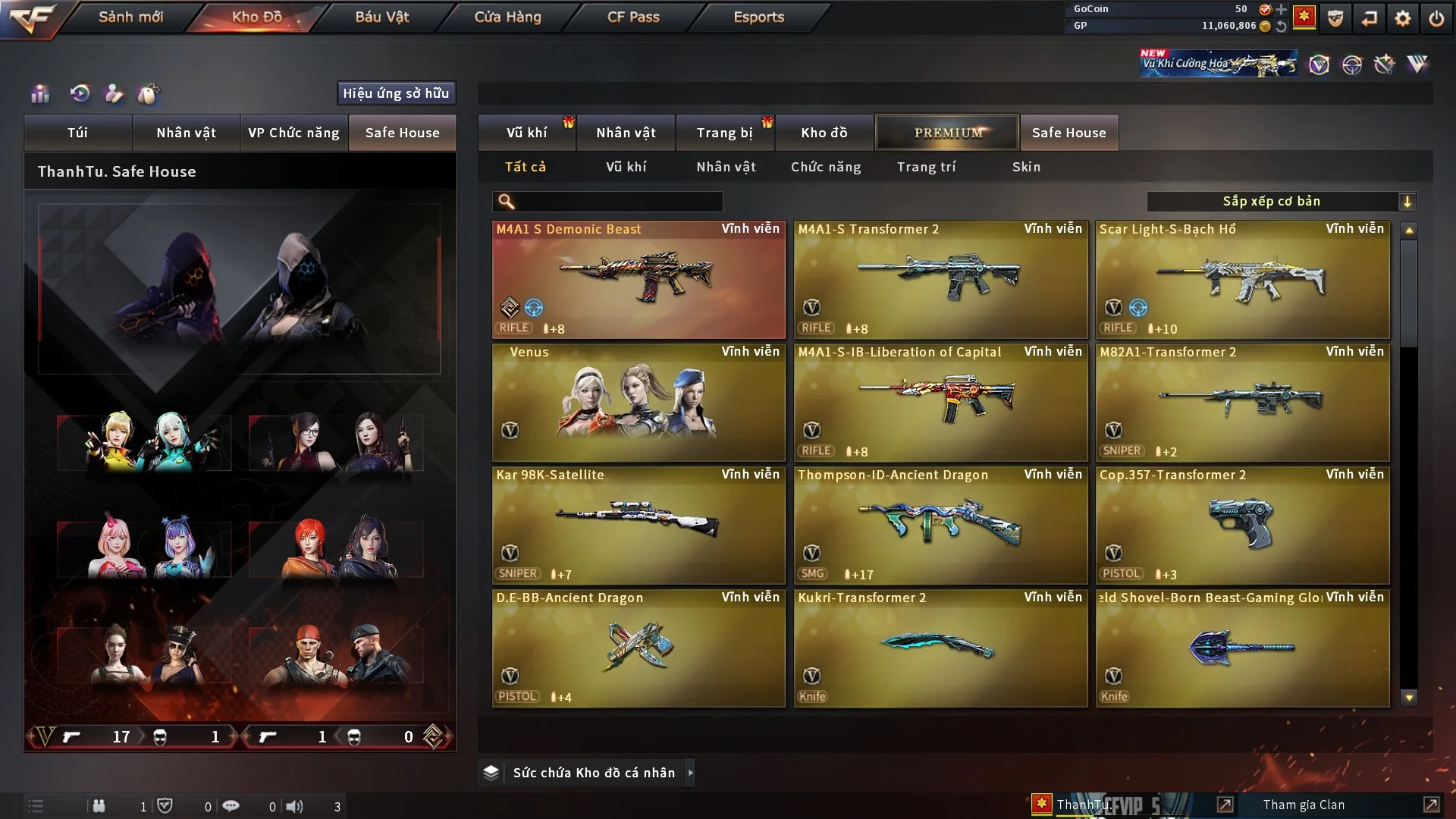
Task: Open the PREMIUM tab
Action: 948,133
